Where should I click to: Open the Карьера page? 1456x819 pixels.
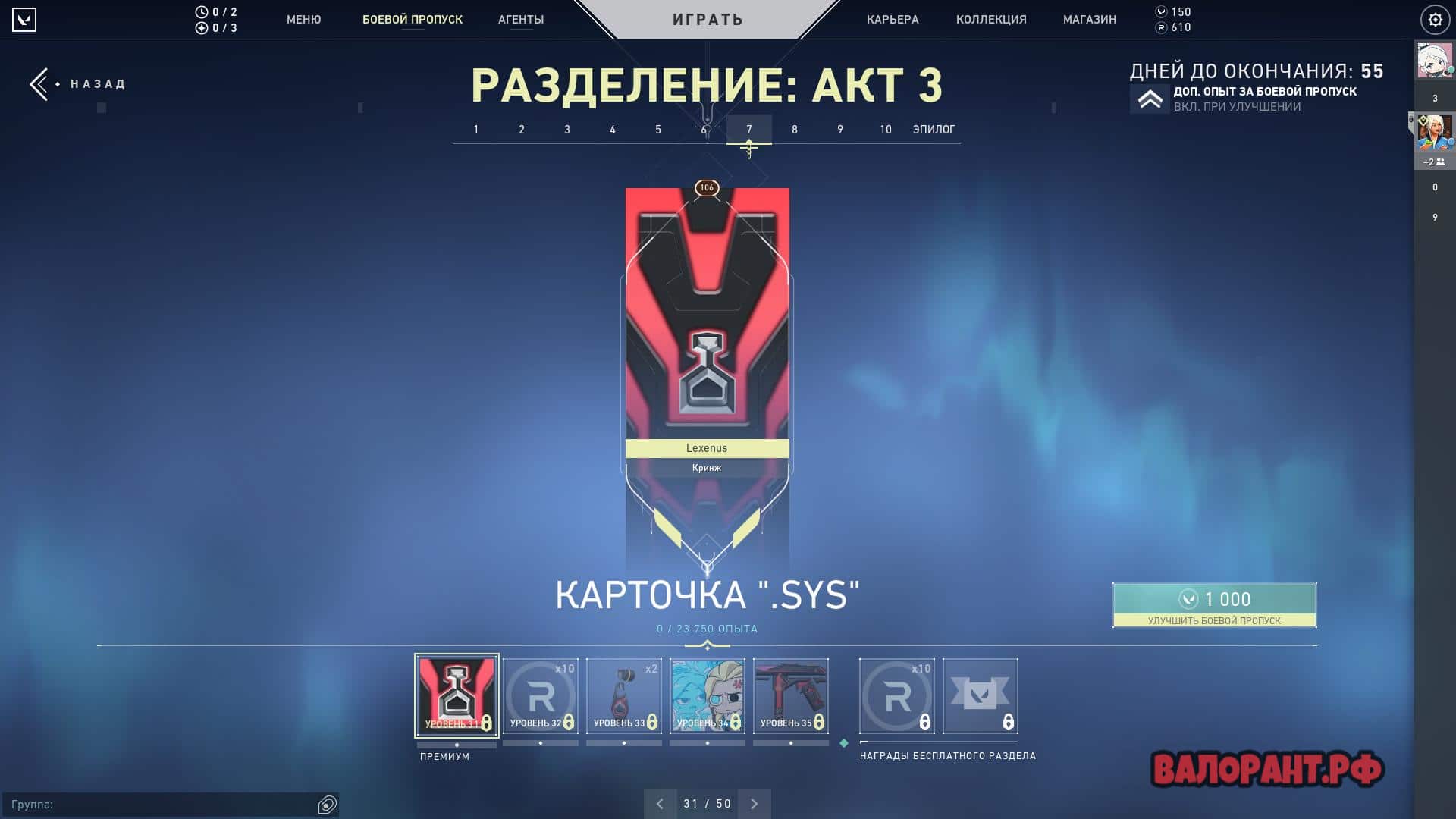coord(893,20)
